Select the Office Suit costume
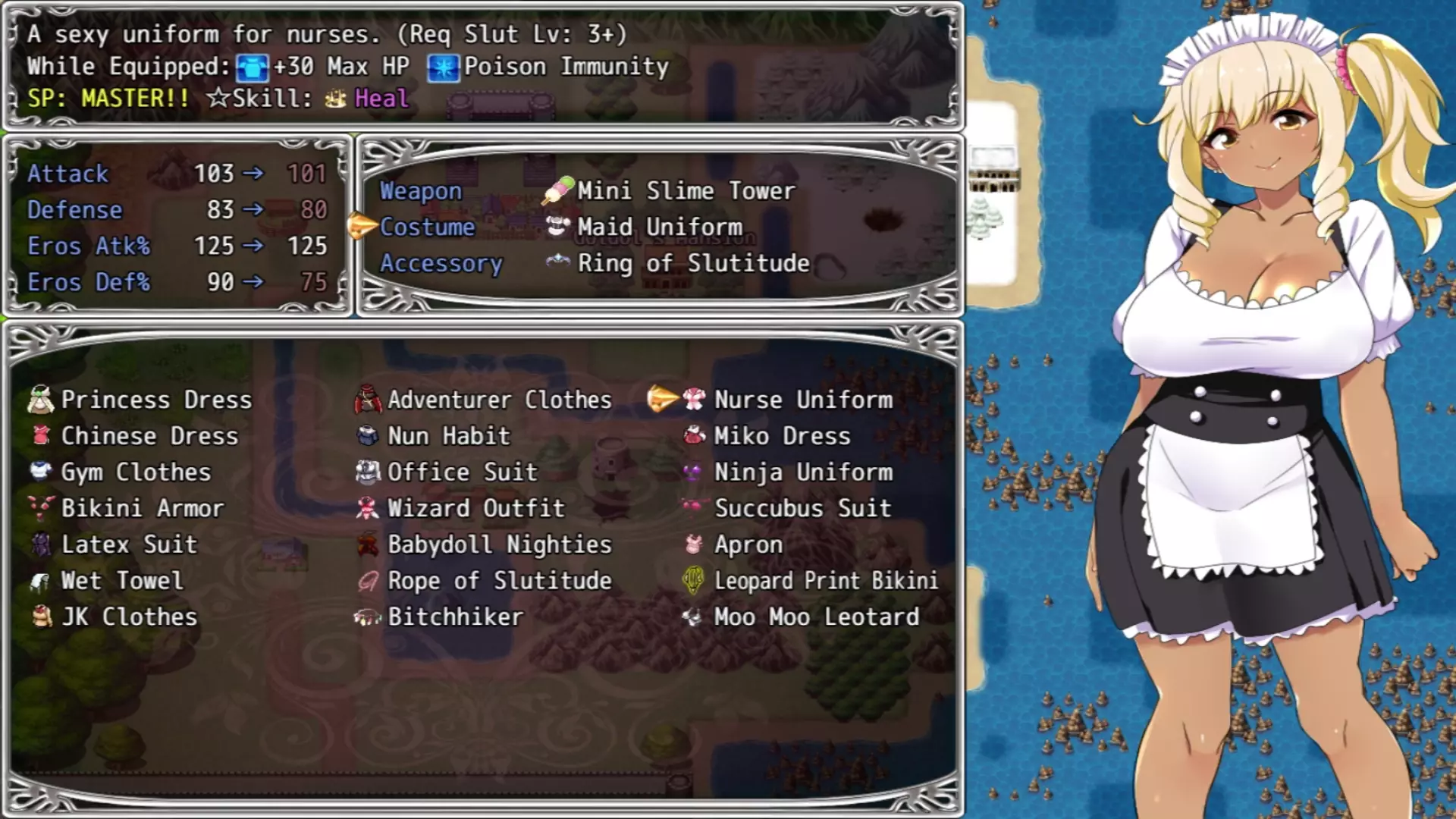 [462, 472]
